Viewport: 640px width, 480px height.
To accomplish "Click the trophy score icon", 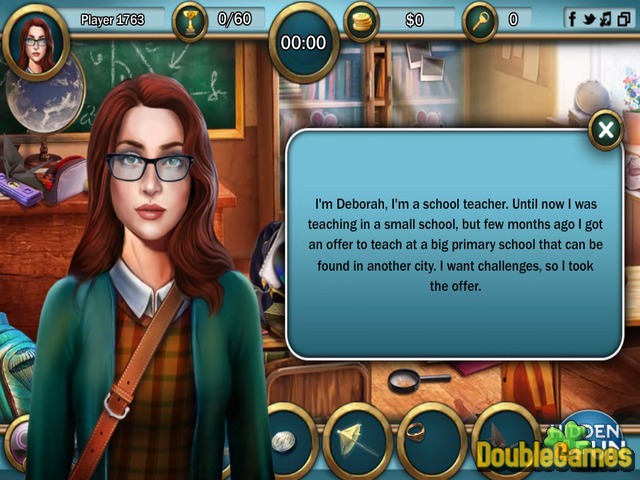I will coord(189,20).
